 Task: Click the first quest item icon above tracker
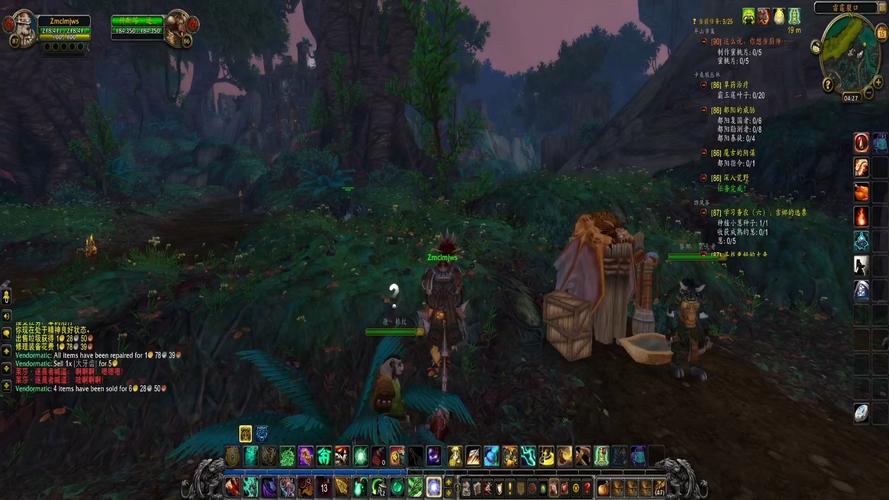(747, 15)
